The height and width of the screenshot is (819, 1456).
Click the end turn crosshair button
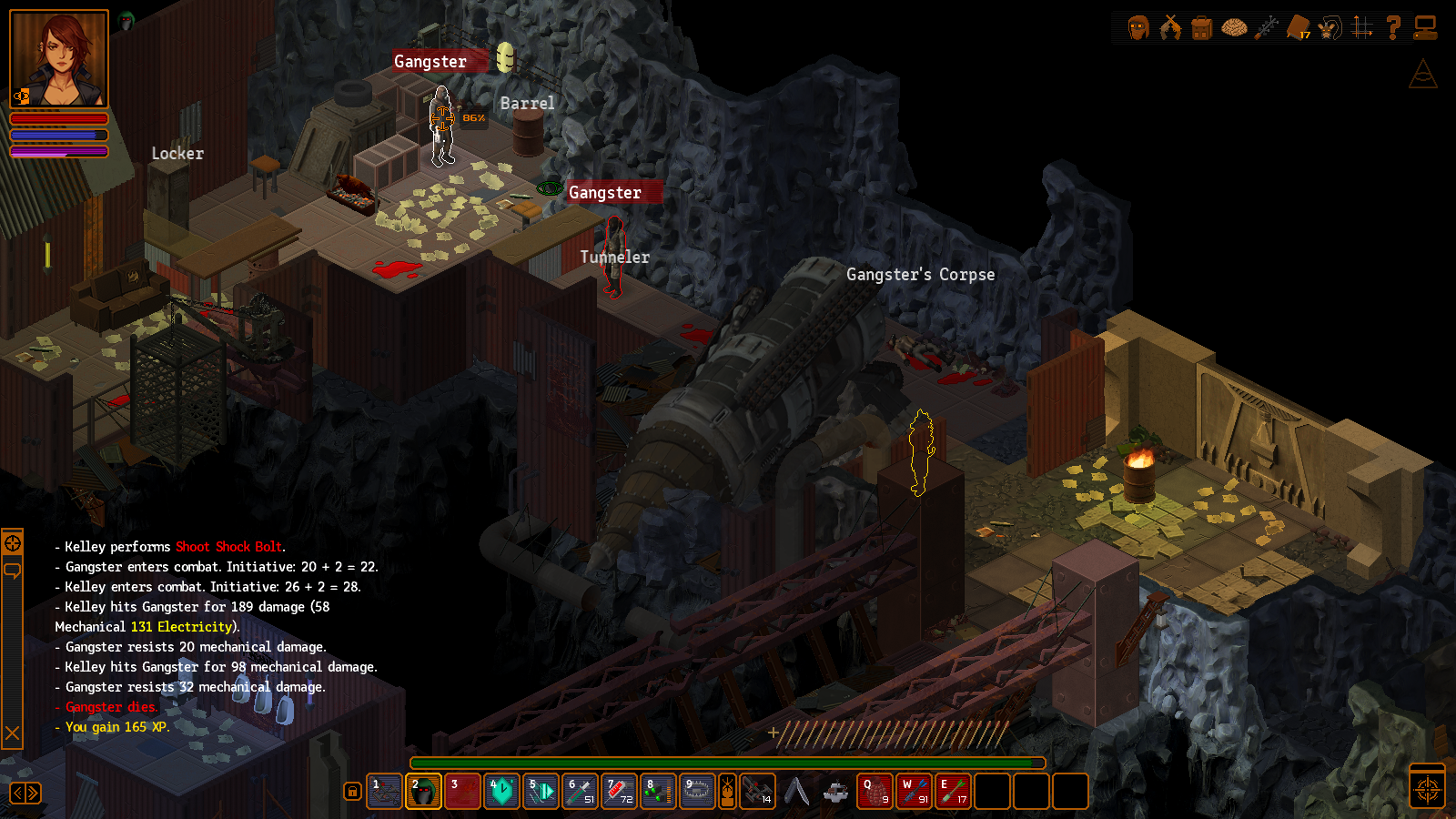tap(1427, 788)
